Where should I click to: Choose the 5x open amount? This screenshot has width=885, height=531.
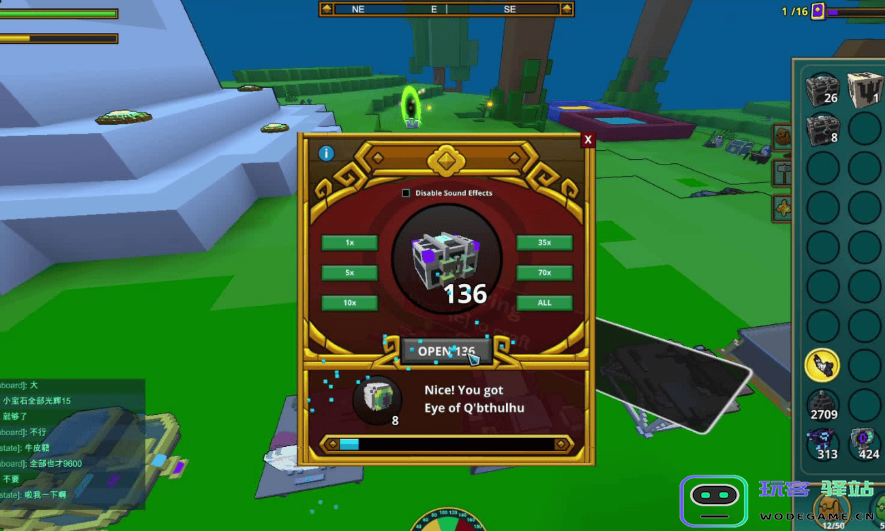349,273
